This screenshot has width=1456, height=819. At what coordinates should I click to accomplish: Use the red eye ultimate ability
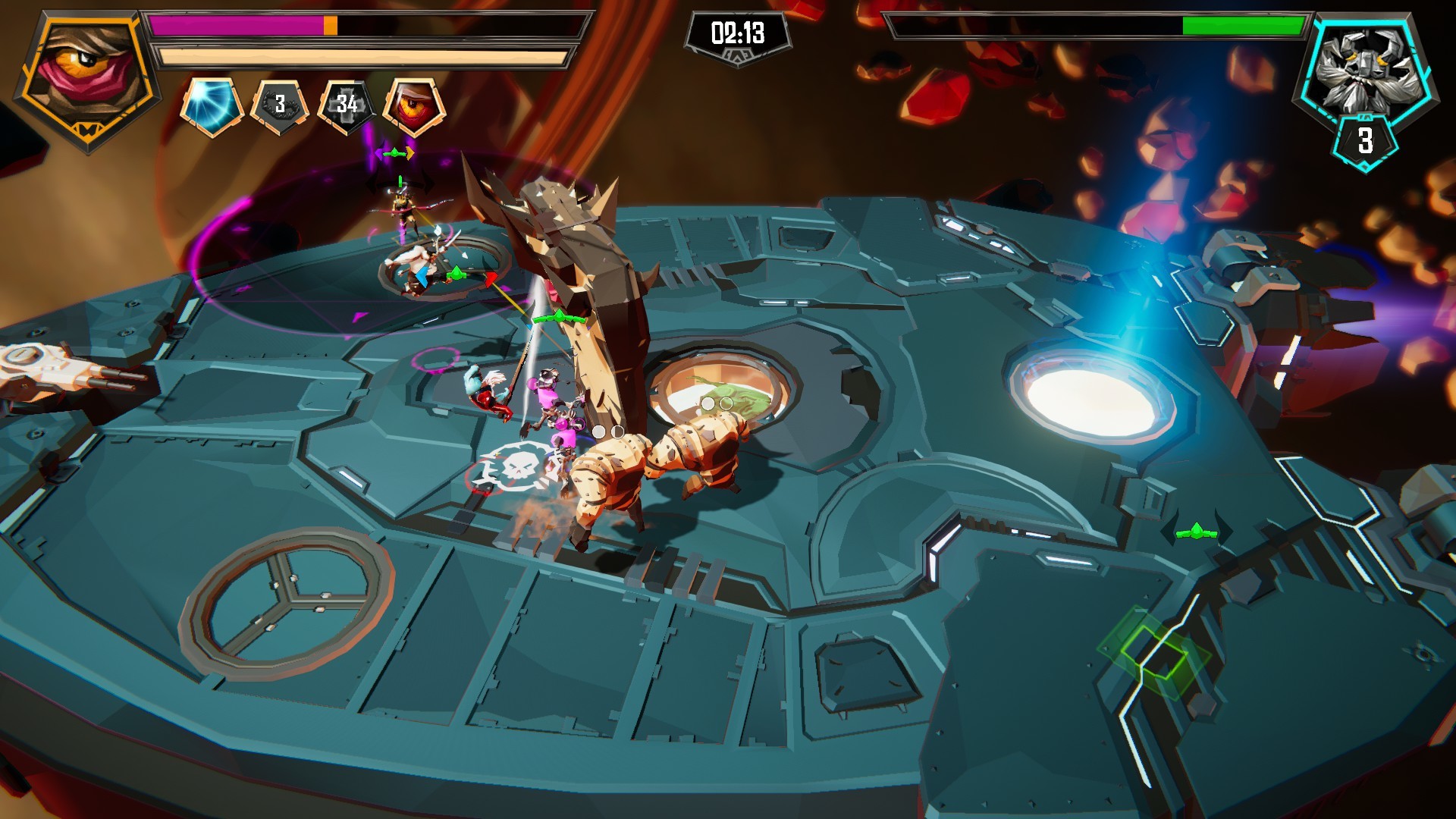point(414,105)
